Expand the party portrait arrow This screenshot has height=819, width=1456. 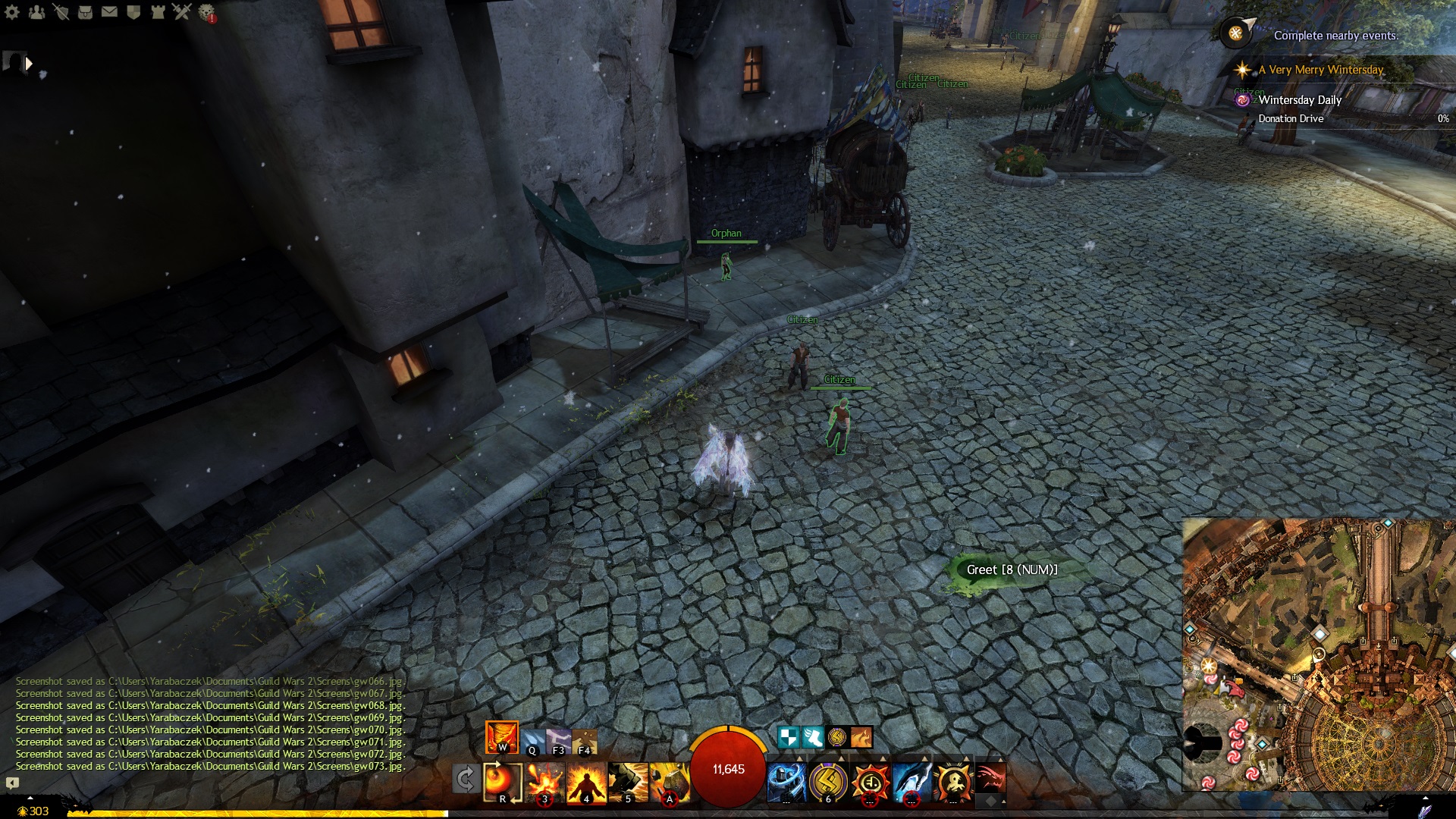point(29,64)
